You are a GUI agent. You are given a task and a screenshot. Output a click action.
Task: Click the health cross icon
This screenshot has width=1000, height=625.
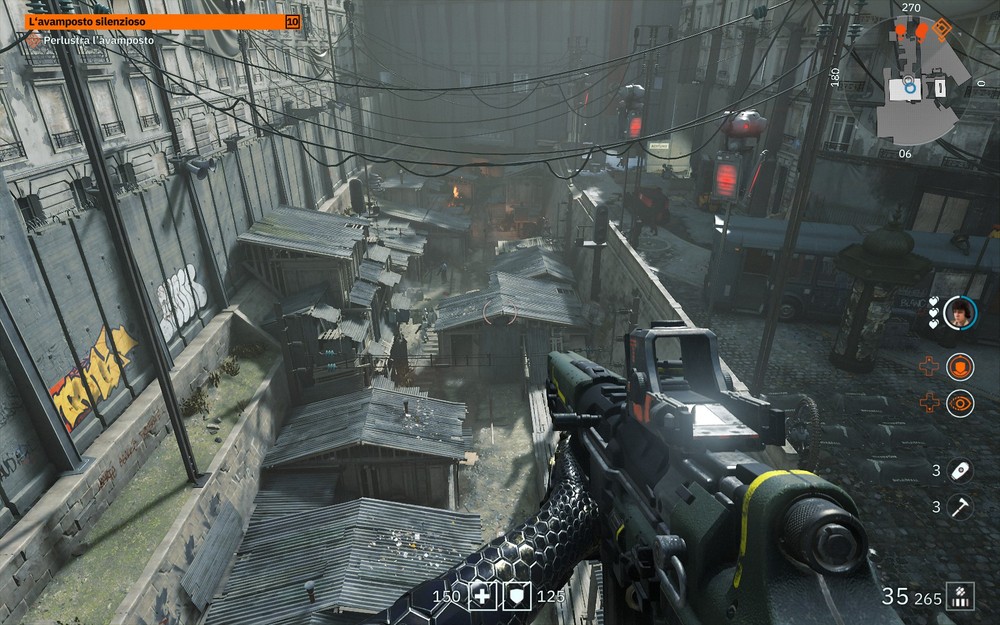pos(483,597)
